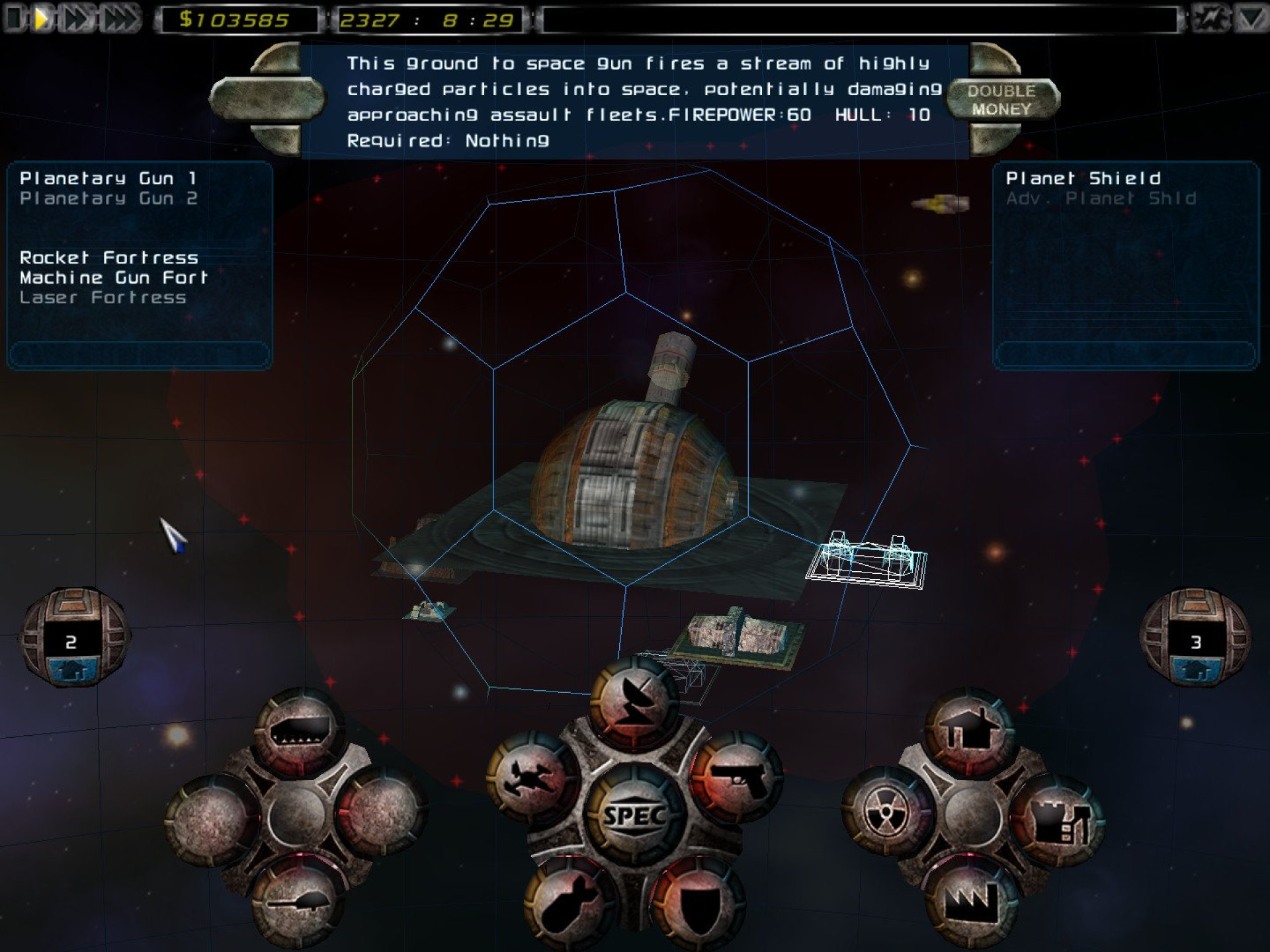1270x952 pixels.
Task: Click the Double Money button
Action: [x=1001, y=100]
